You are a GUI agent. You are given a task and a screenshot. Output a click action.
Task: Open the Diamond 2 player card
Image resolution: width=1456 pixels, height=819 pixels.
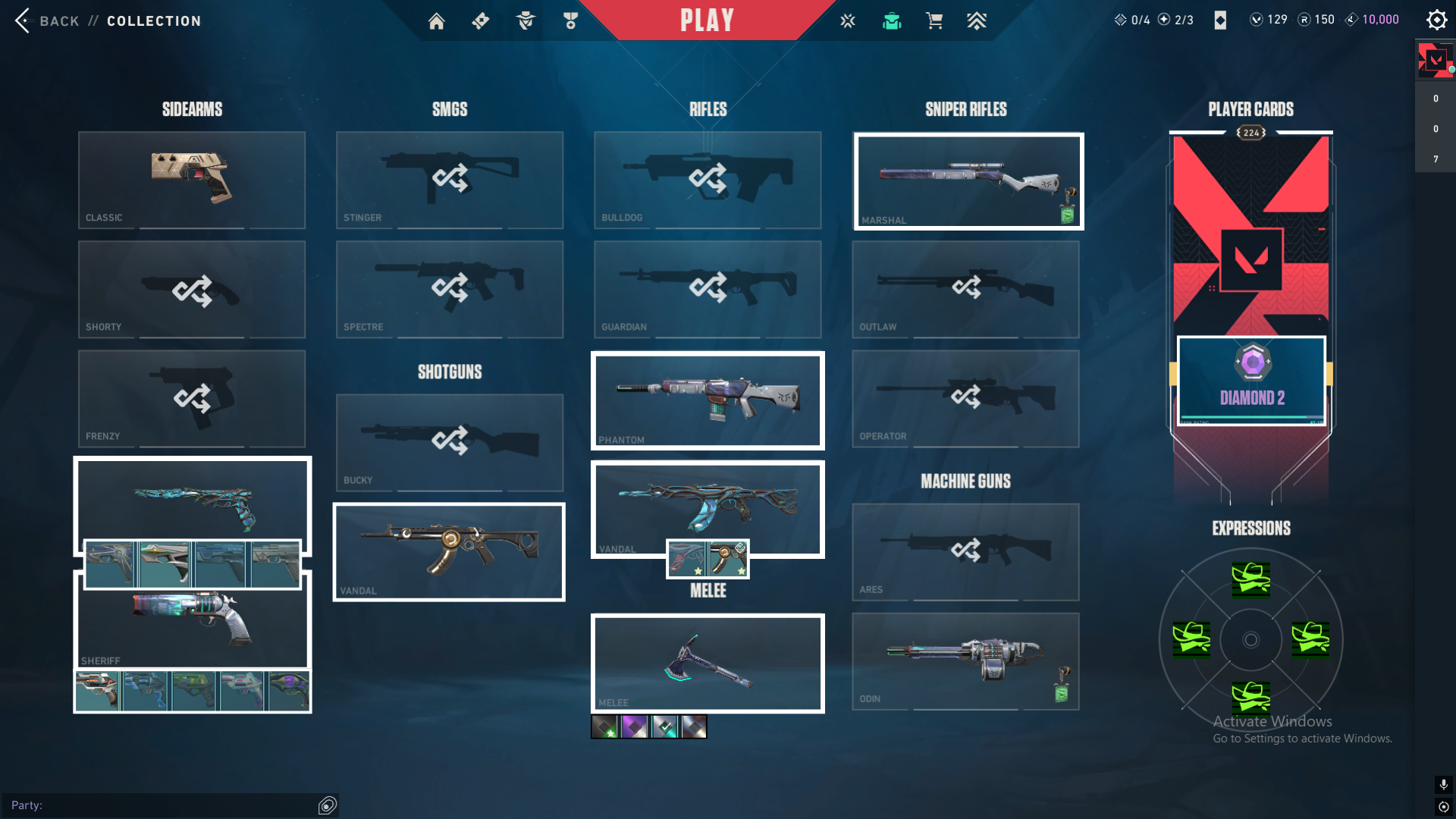point(1251,379)
